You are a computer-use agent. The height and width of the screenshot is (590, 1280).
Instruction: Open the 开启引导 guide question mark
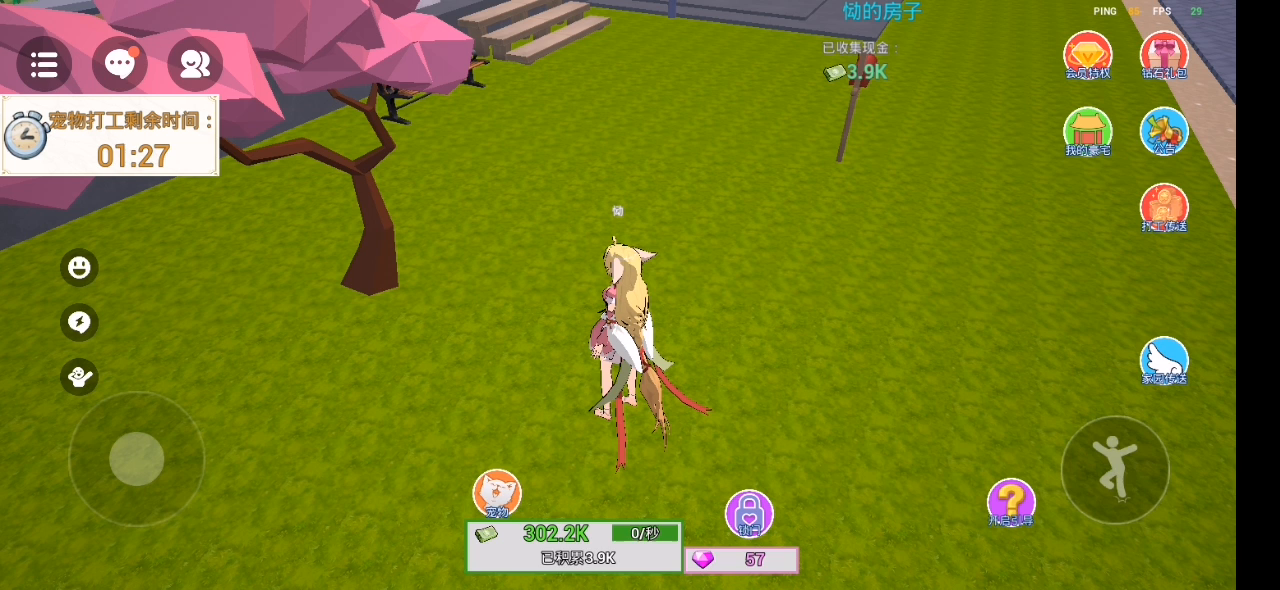1011,502
